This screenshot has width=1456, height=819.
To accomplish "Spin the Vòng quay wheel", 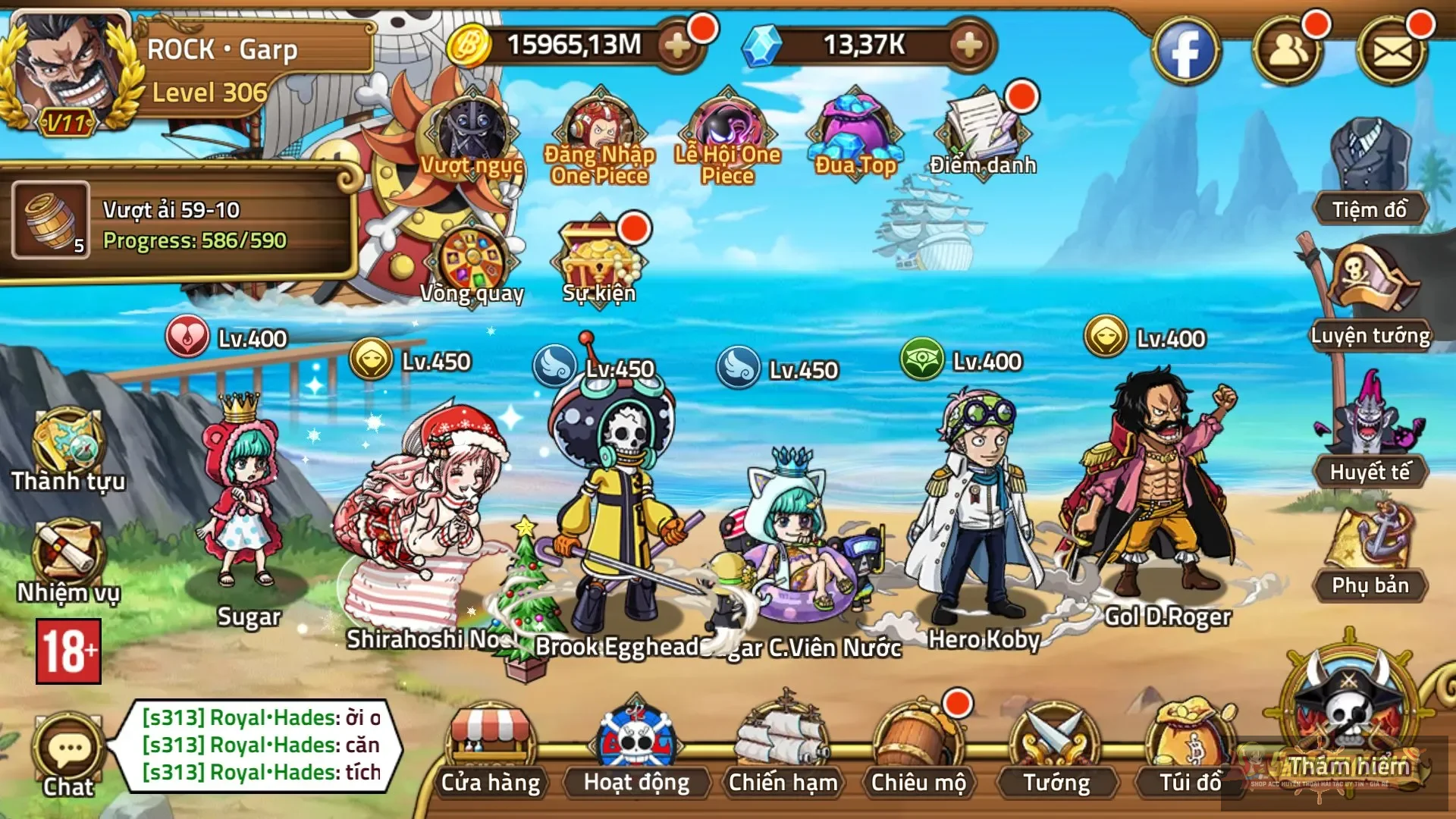I will (472, 265).
